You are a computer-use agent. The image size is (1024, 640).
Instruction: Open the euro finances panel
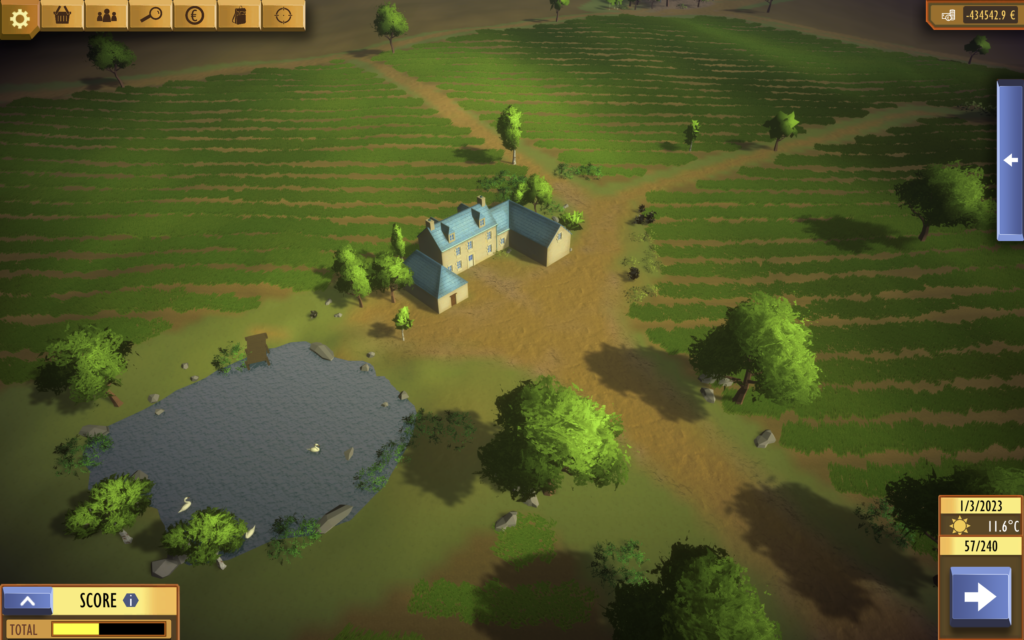(x=195, y=15)
